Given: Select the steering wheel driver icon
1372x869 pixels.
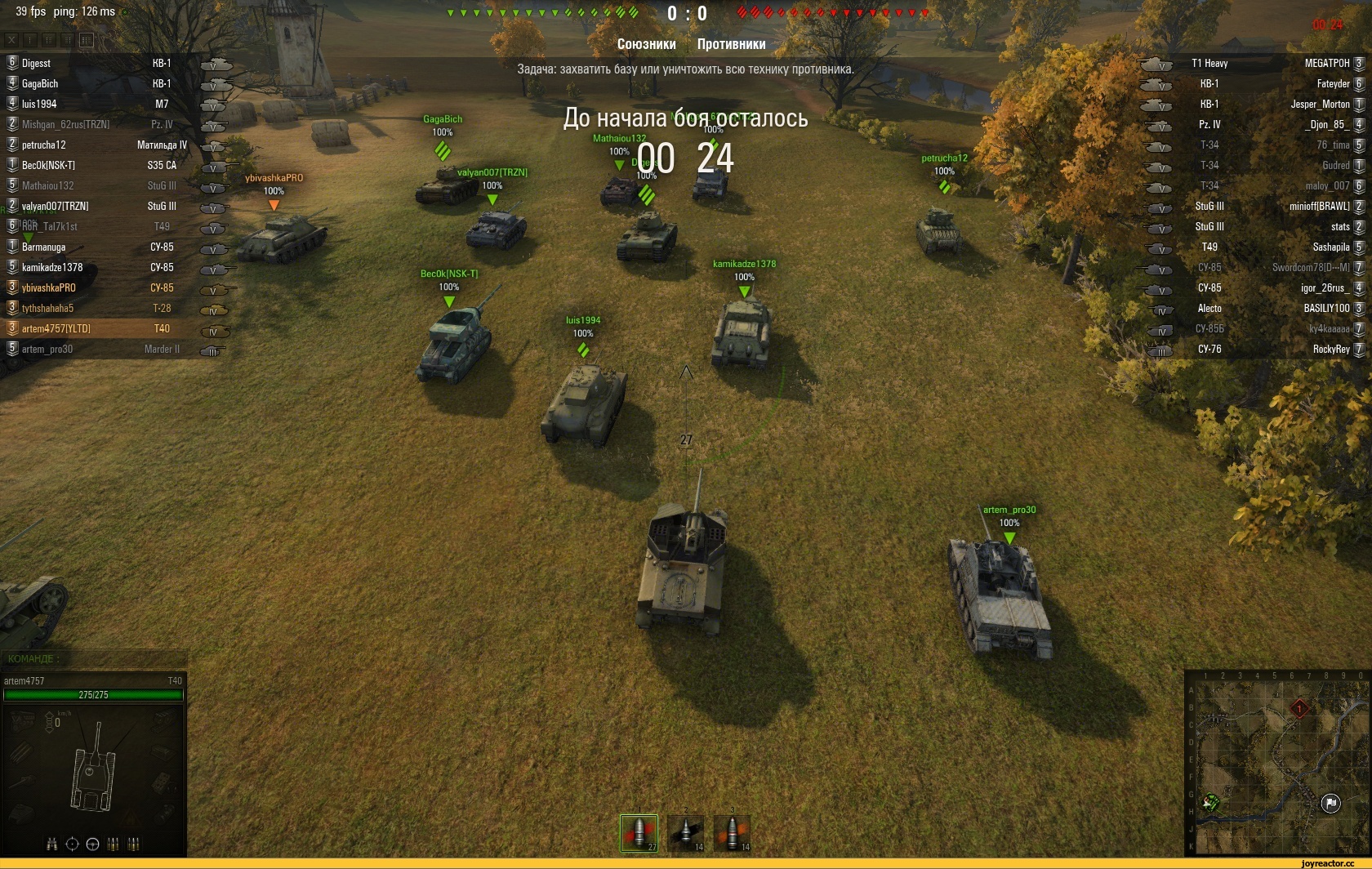Looking at the screenshot, I should (92, 844).
